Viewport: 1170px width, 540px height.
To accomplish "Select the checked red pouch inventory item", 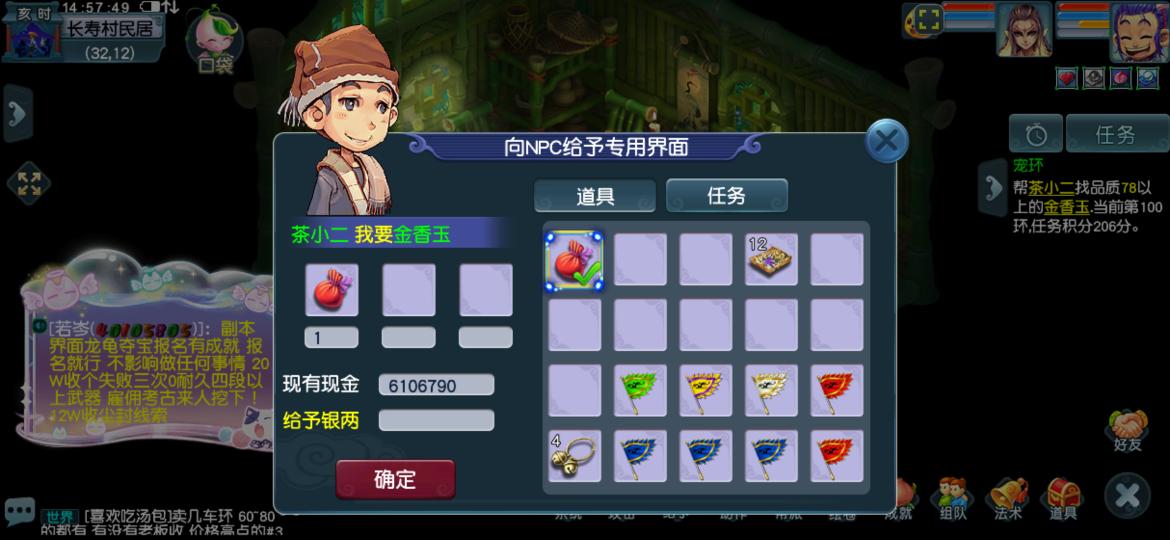I will click(574, 260).
